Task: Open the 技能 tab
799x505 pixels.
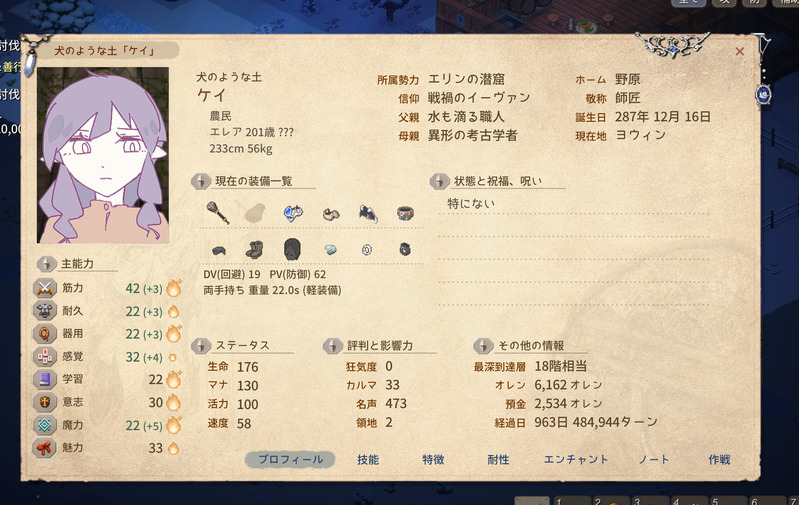Action: pos(368,460)
